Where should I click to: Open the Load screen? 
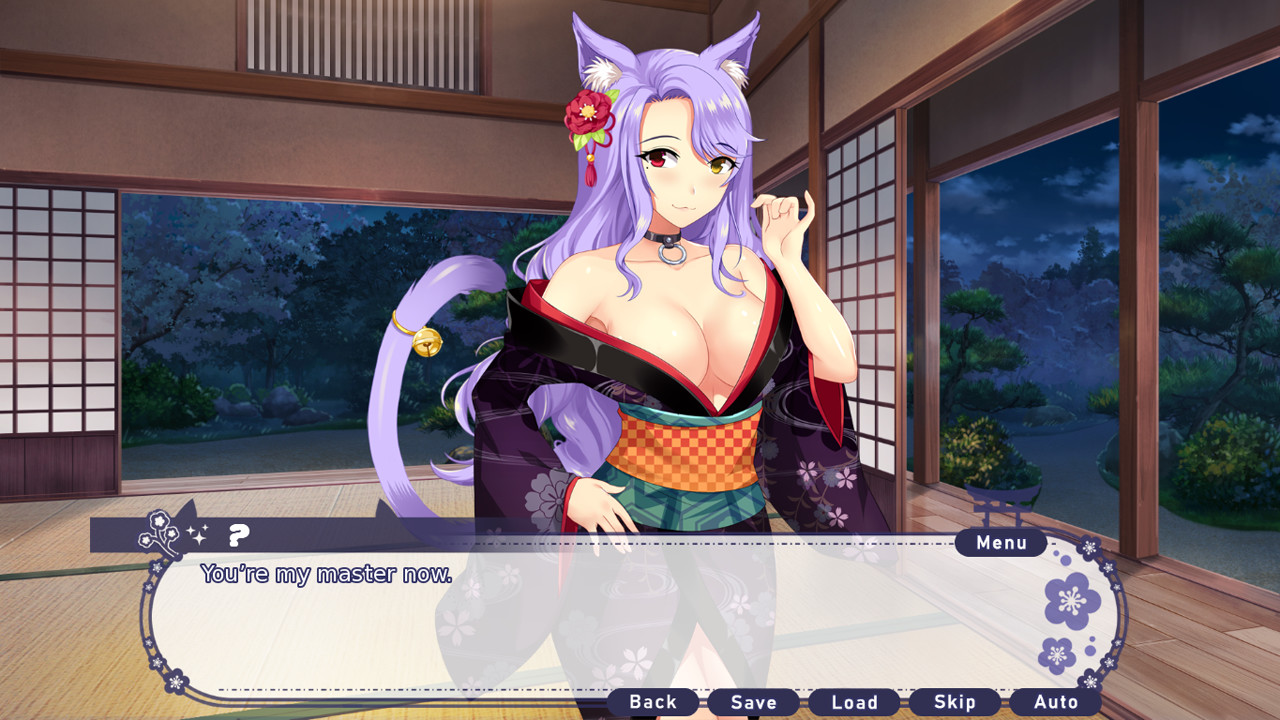[x=855, y=702]
